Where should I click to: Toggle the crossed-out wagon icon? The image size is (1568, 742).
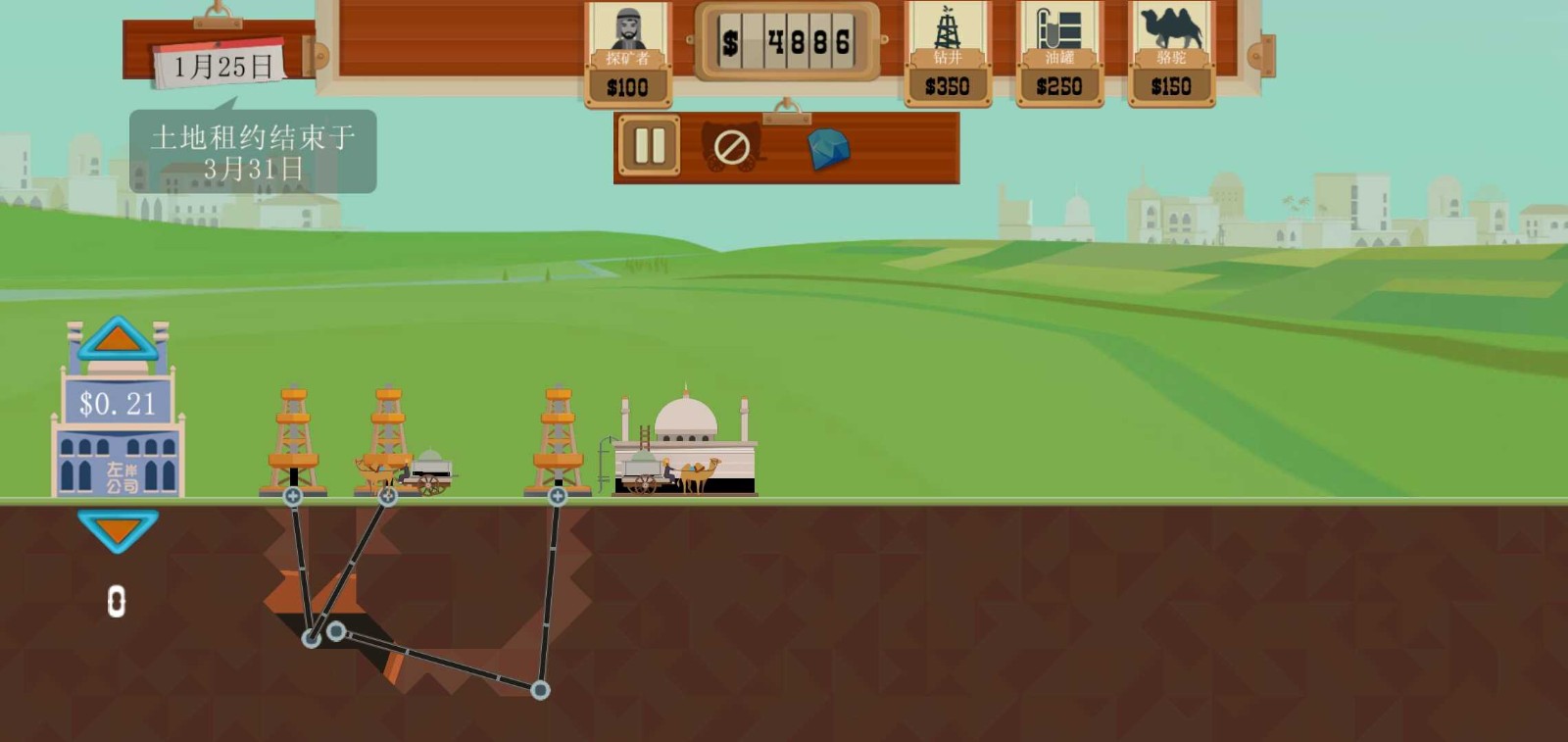(x=732, y=148)
